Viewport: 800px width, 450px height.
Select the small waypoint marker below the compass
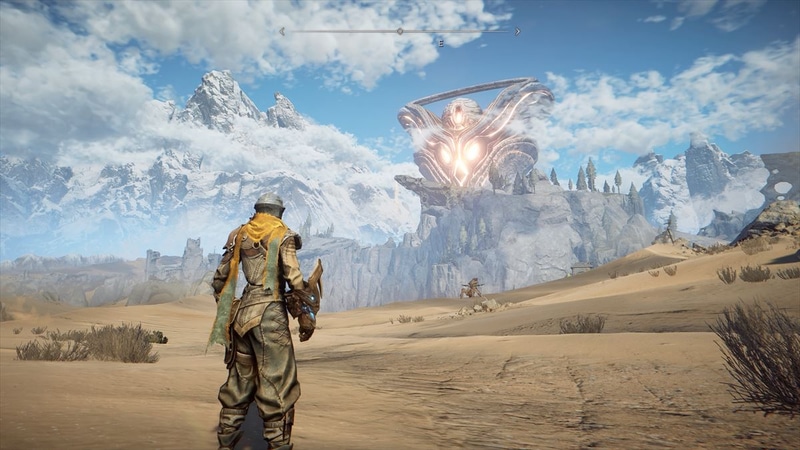(x=440, y=43)
